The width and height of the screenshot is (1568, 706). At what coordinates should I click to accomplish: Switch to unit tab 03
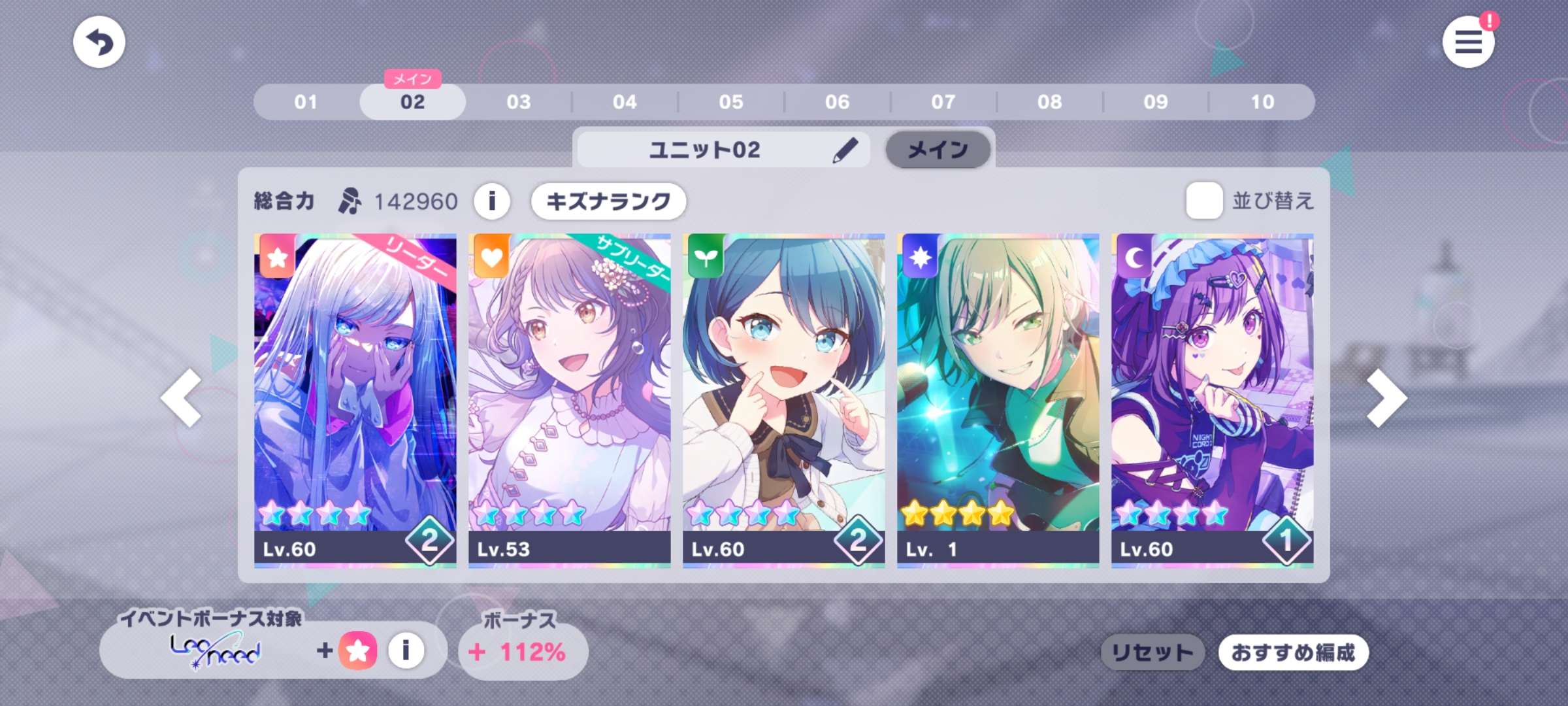[519, 102]
